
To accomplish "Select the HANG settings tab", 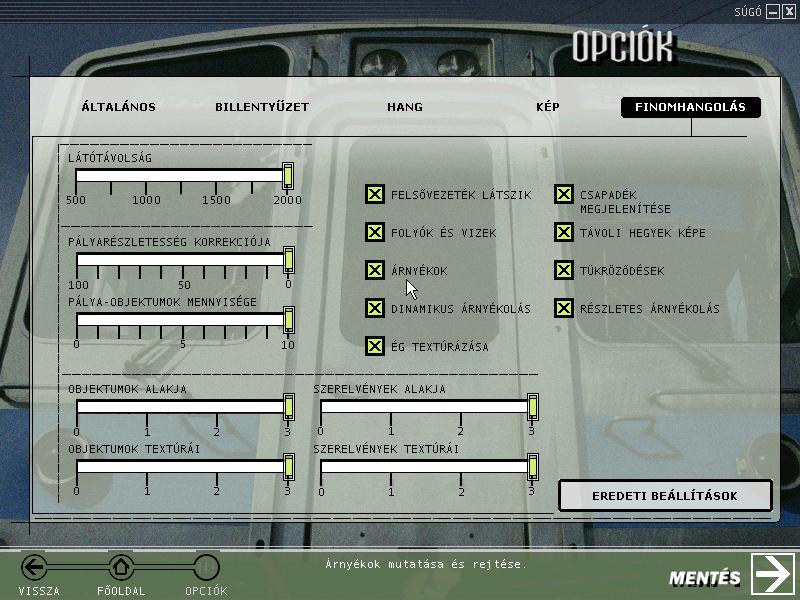I will (405, 107).
